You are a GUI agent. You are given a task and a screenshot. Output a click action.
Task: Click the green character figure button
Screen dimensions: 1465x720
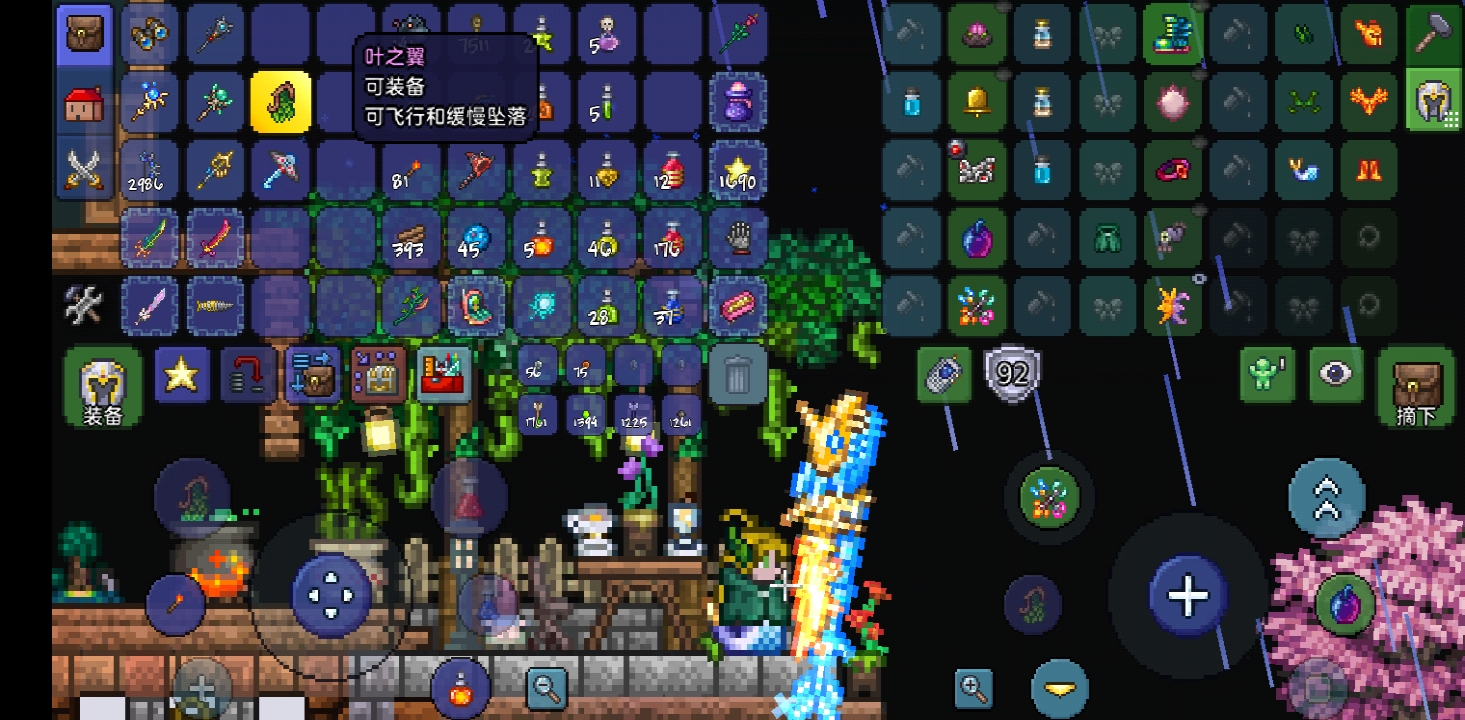pyautogui.click(x=1268, y=374)
